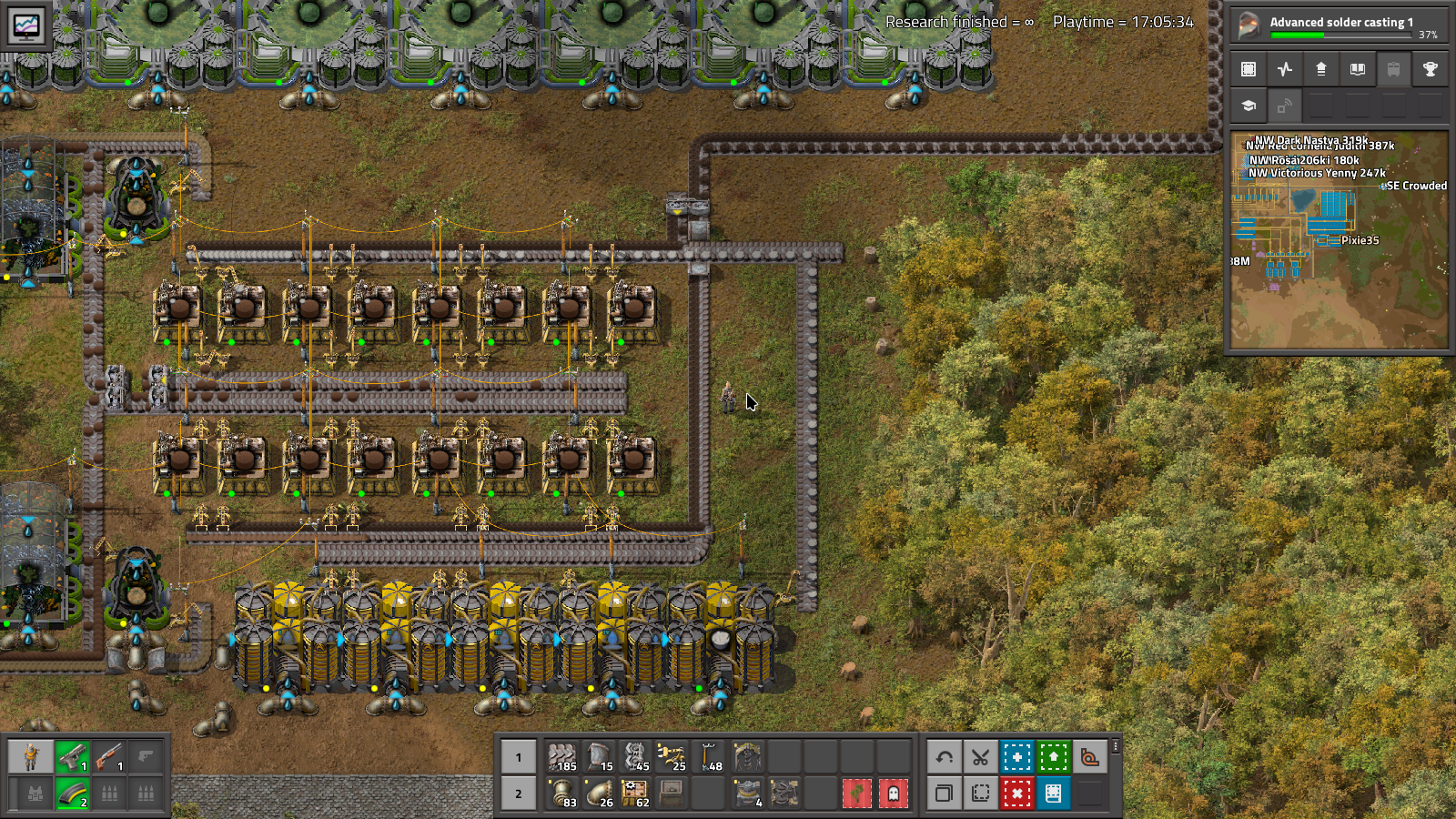Screen dimensions: 1456x819
Task: Activate the scissors cut tool
Action: pyautogui.click(x=980, y=757)
